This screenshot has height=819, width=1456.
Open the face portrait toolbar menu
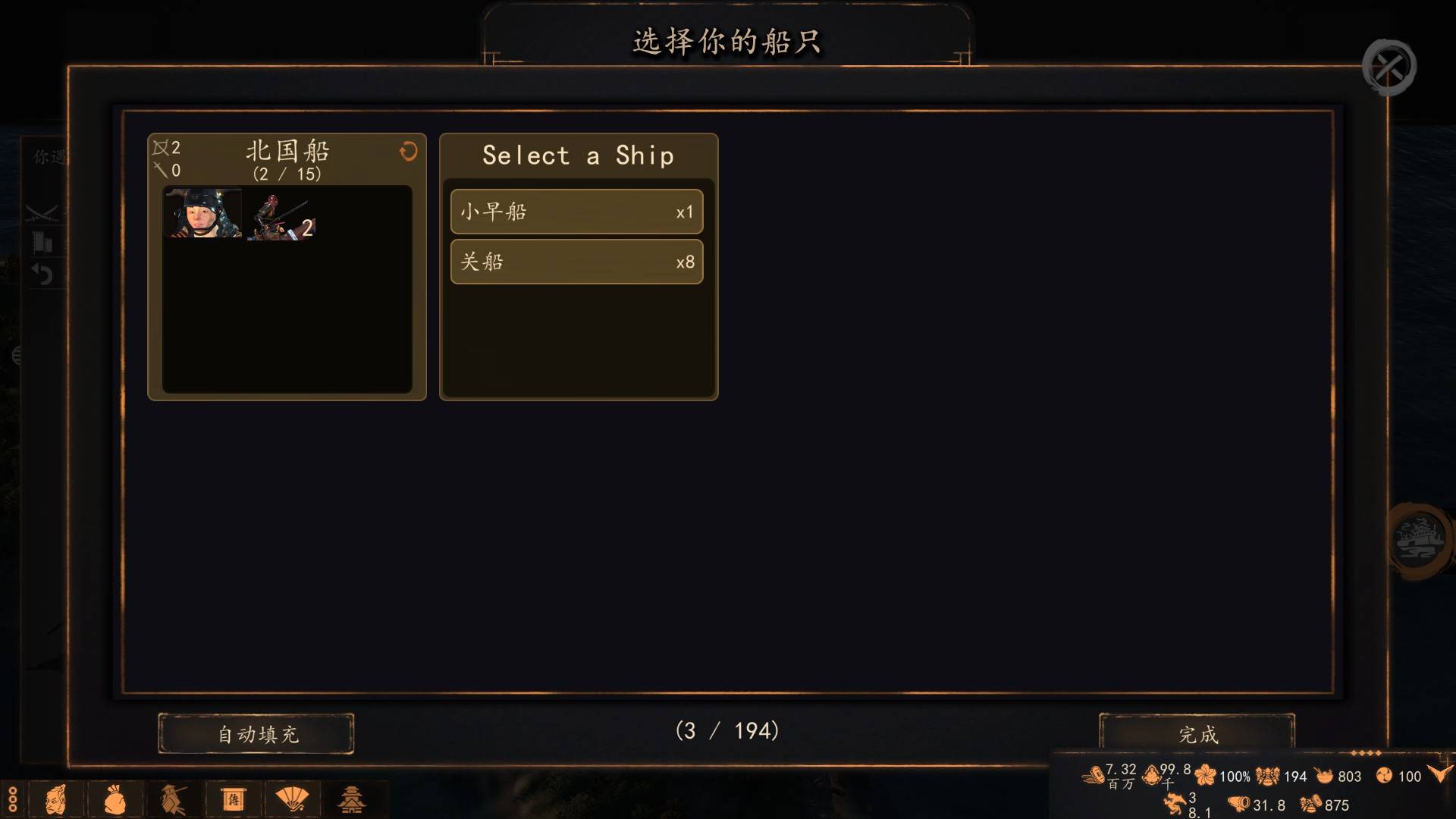(56, 800)
